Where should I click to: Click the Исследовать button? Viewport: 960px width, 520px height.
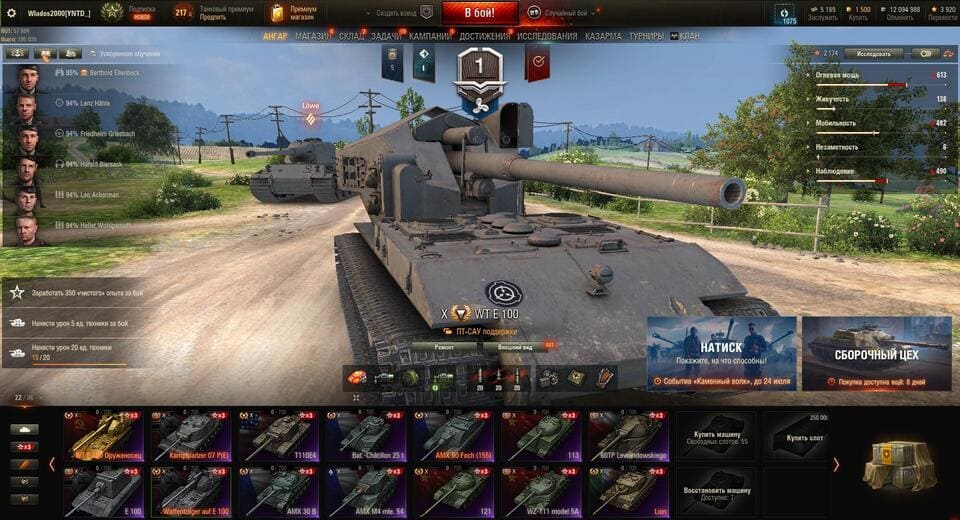pos(873,53)
